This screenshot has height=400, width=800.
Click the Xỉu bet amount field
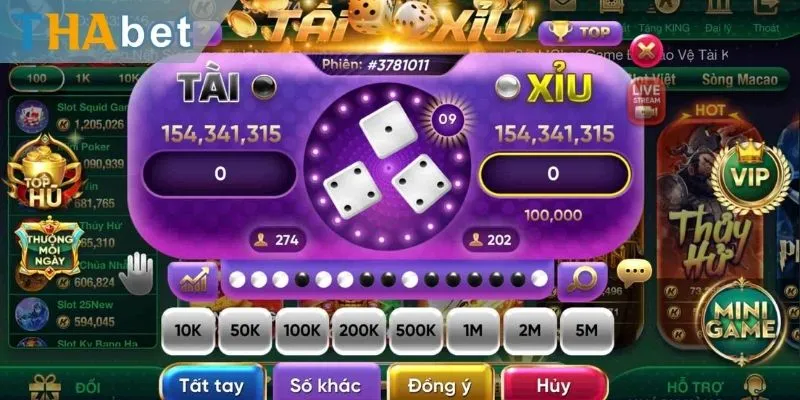553,174
